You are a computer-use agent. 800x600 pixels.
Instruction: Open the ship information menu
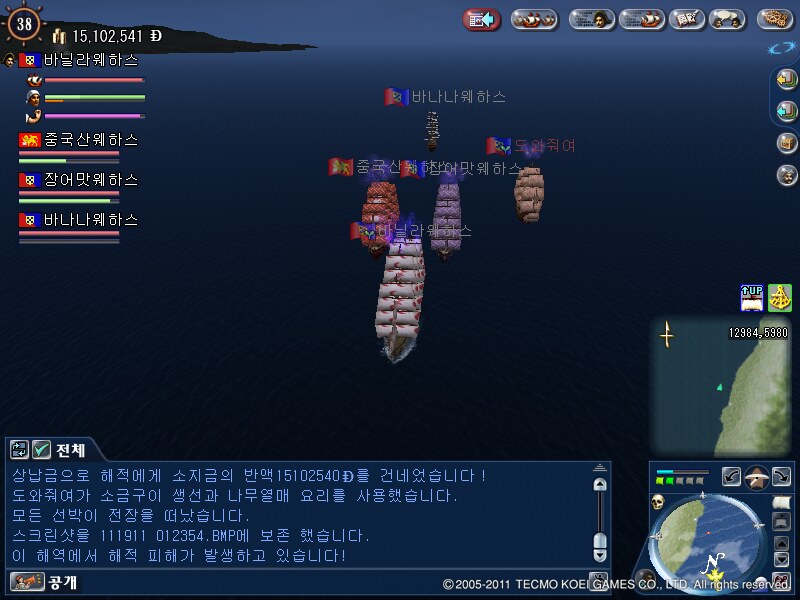point(641,19)
